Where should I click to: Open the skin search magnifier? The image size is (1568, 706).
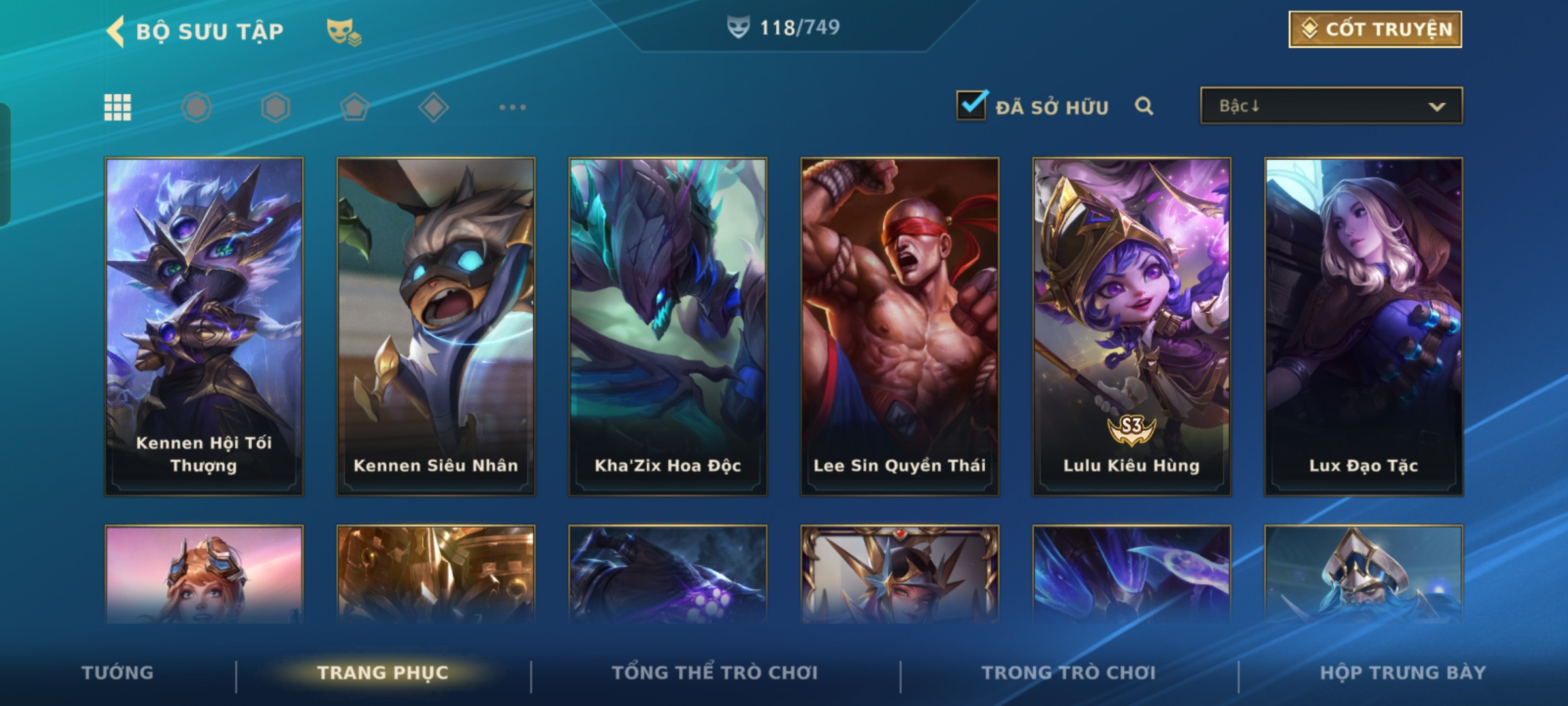[x=1144, y=106]
